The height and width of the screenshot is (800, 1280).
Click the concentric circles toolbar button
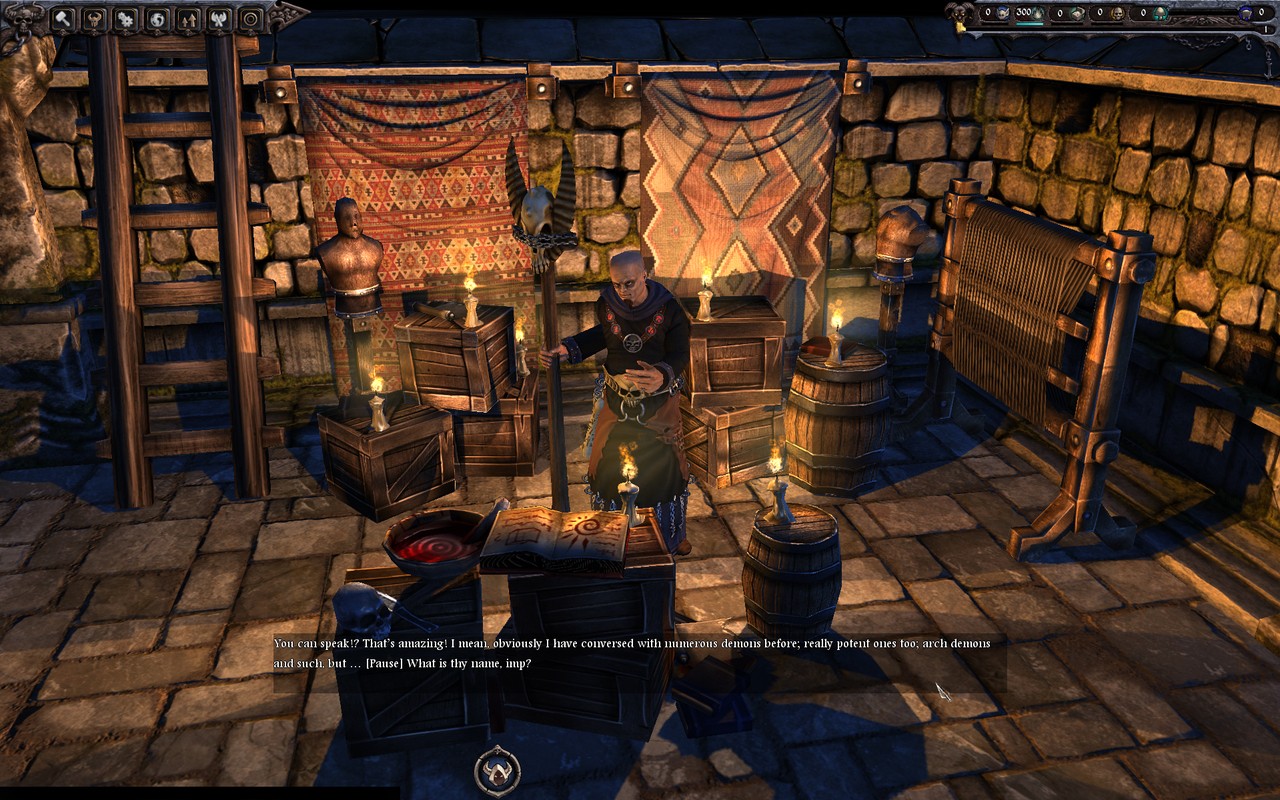tap(251, 18)
